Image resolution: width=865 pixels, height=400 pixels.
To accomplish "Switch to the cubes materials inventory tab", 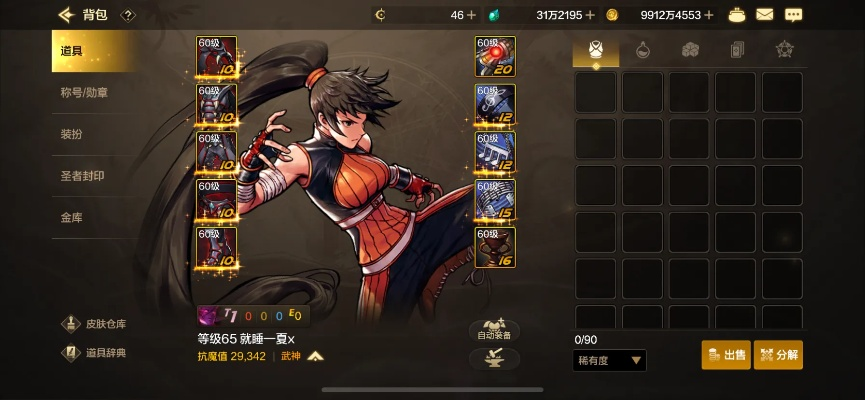I will tap(690, 49).
